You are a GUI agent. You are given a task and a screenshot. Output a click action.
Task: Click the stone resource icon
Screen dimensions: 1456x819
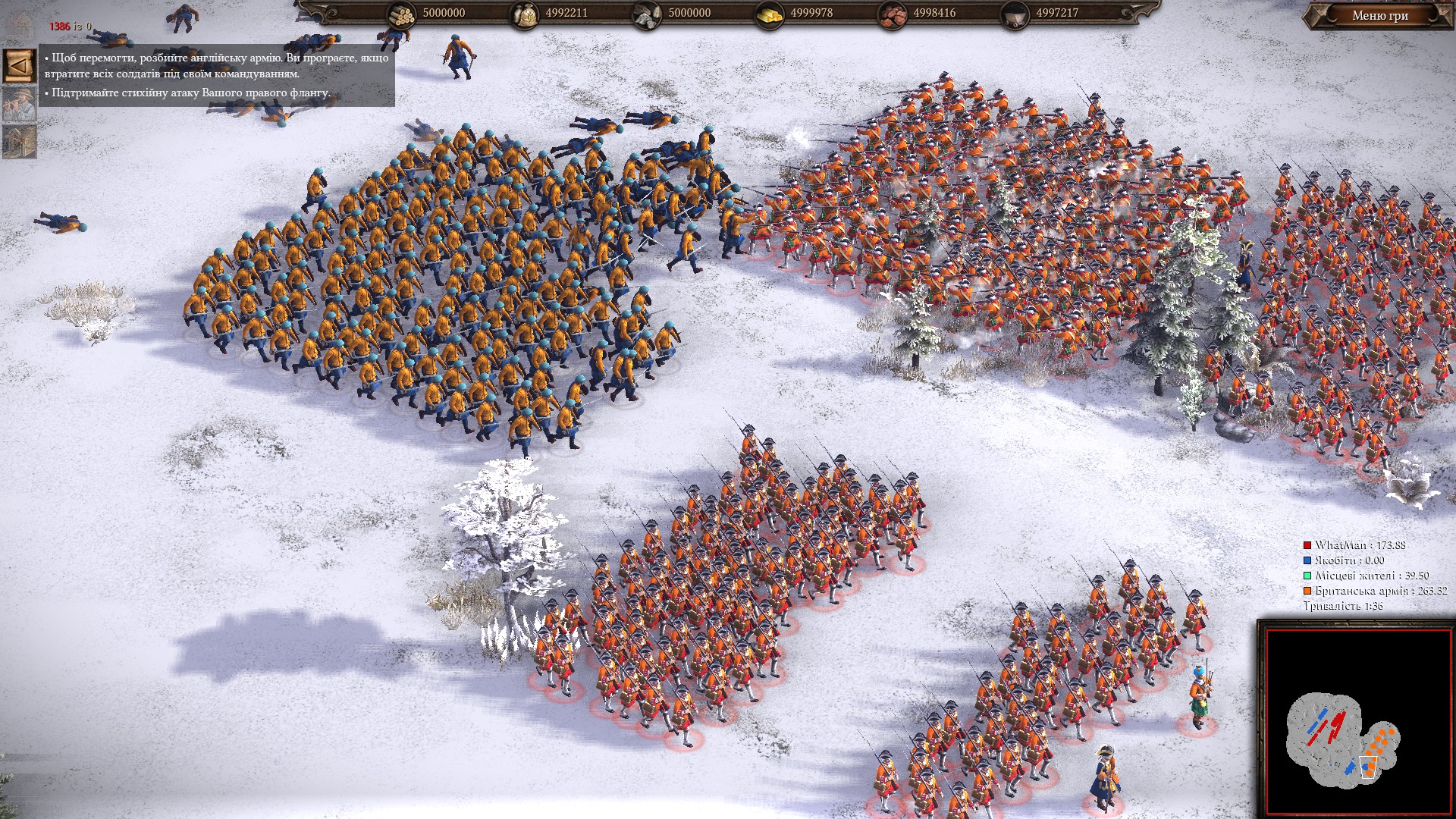click(x=648, y=14)
